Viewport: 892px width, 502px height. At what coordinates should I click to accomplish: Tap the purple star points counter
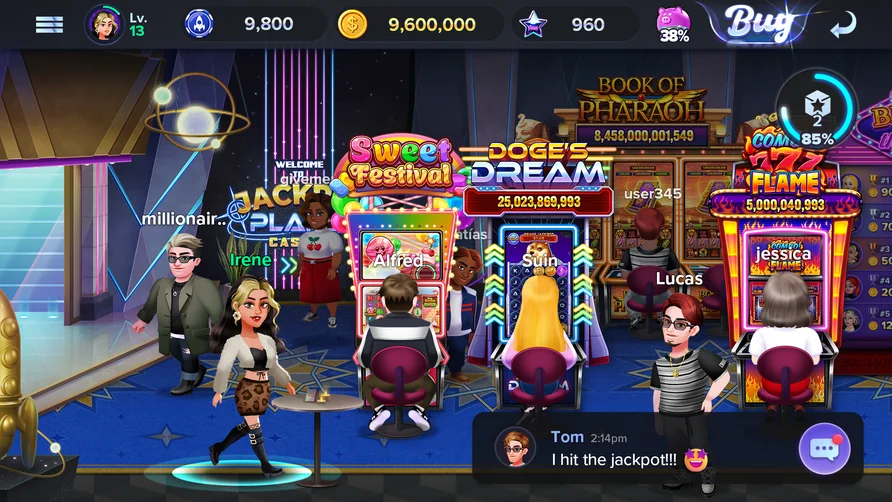pyautogui.click(x=573, y=24)
